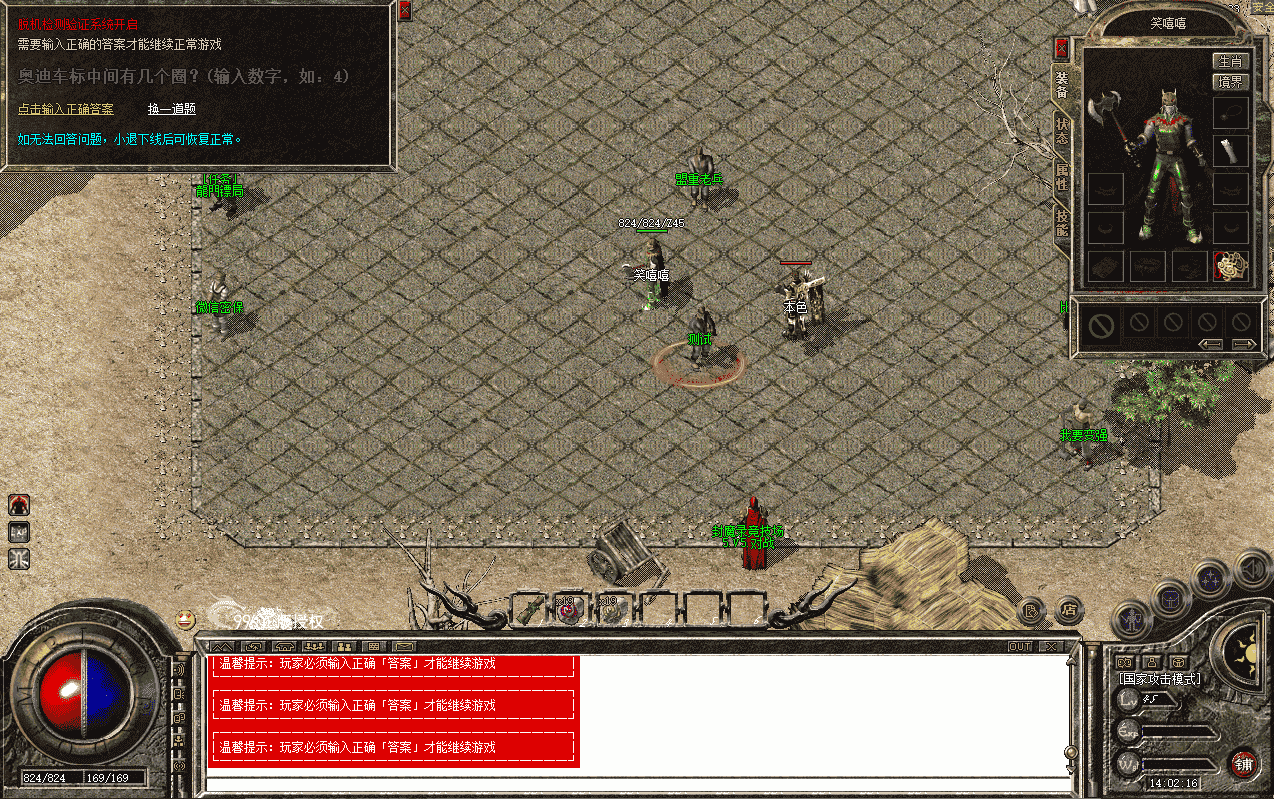
Task: Open the character figure round button
Action: (x=1129, y=621)
